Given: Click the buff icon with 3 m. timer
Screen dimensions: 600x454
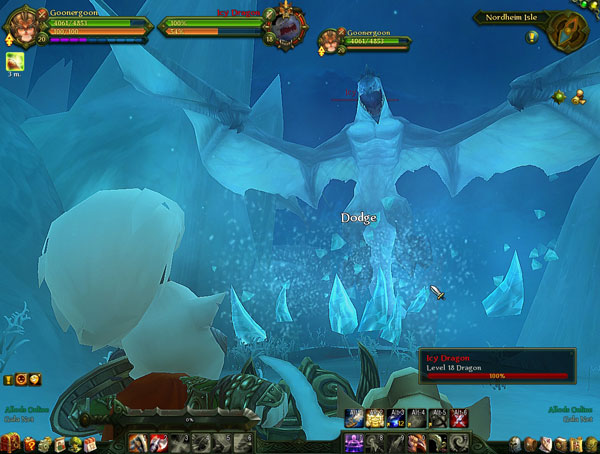Looking at the screenshot, I should [15, 62].
